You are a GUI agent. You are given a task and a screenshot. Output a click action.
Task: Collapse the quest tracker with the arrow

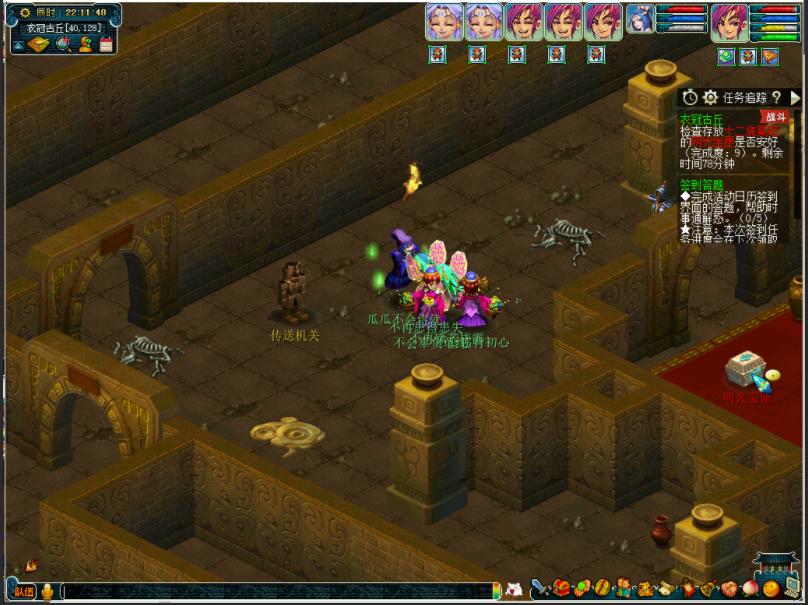click(x=795, y=97)
